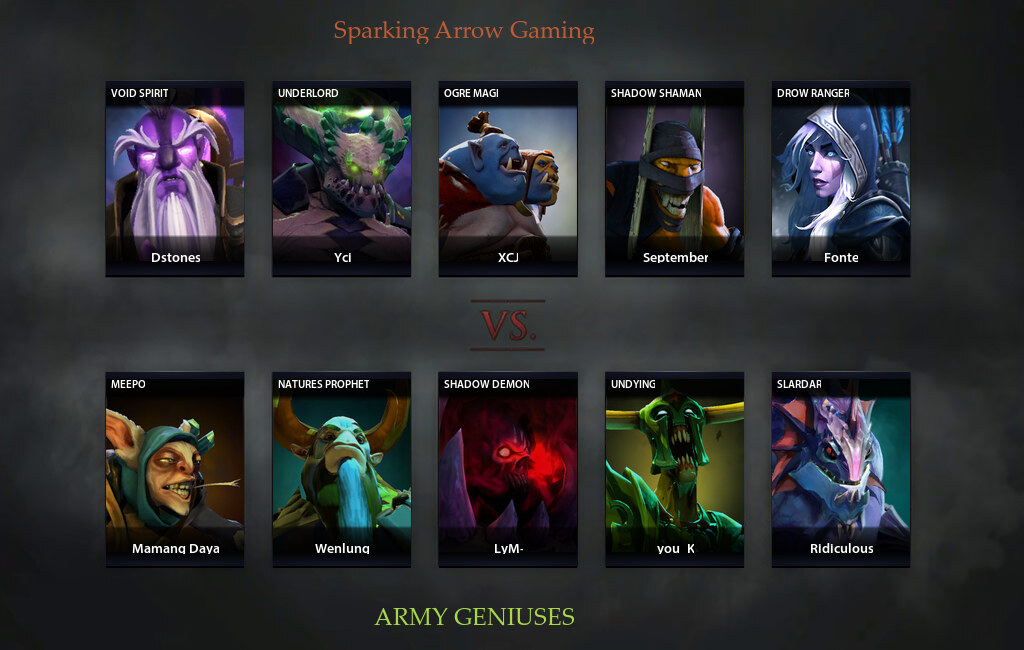
Task: Click the Sparking Arrow Gaming team name
Action: coord(464,31)
